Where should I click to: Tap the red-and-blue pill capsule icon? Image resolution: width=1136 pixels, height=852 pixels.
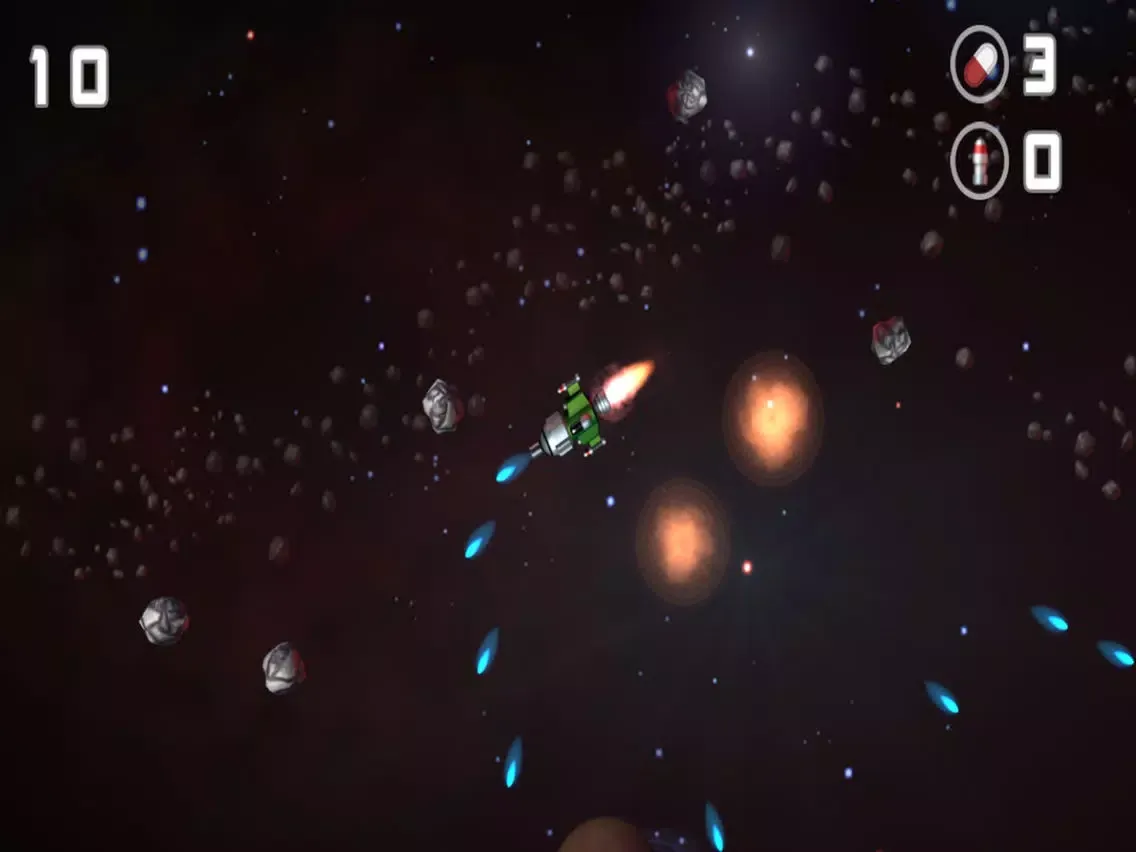(979, 65)
